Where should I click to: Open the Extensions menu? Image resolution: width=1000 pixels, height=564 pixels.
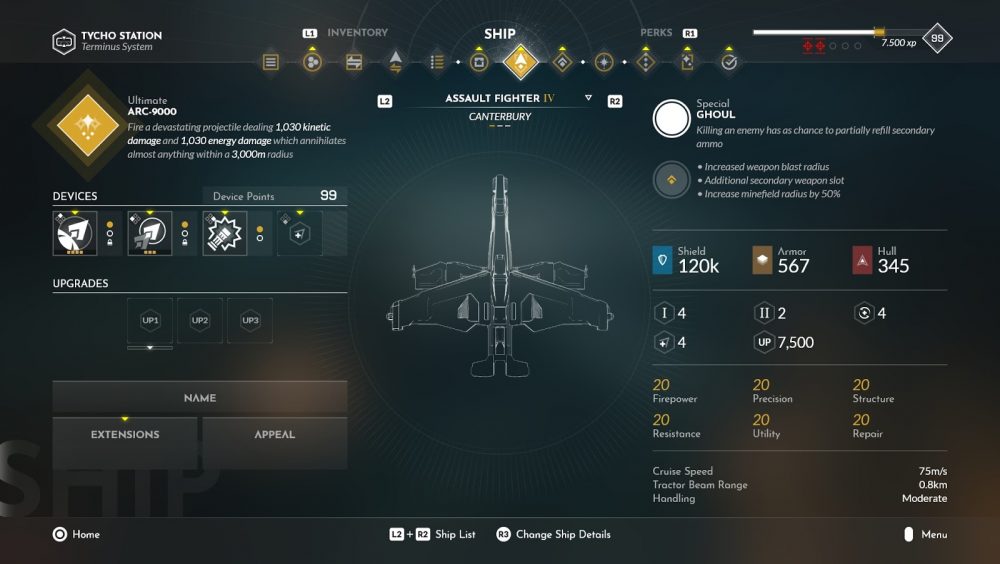pyautogui.click(x=125, y=435)
